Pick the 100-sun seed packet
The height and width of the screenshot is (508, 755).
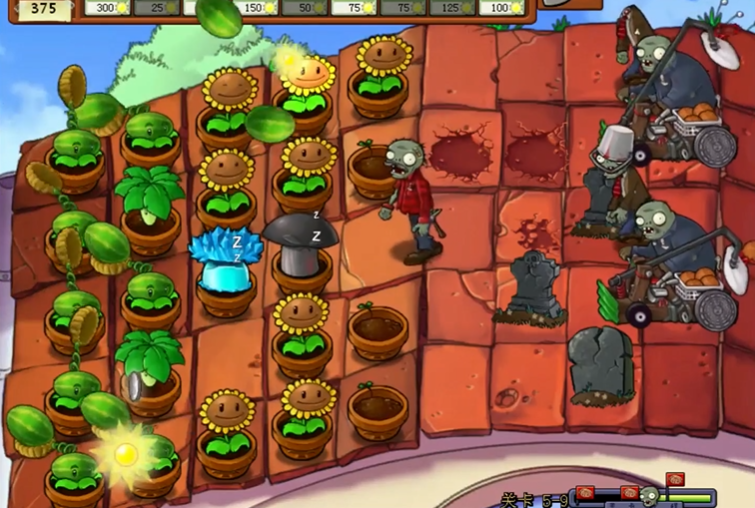(501, 8)
